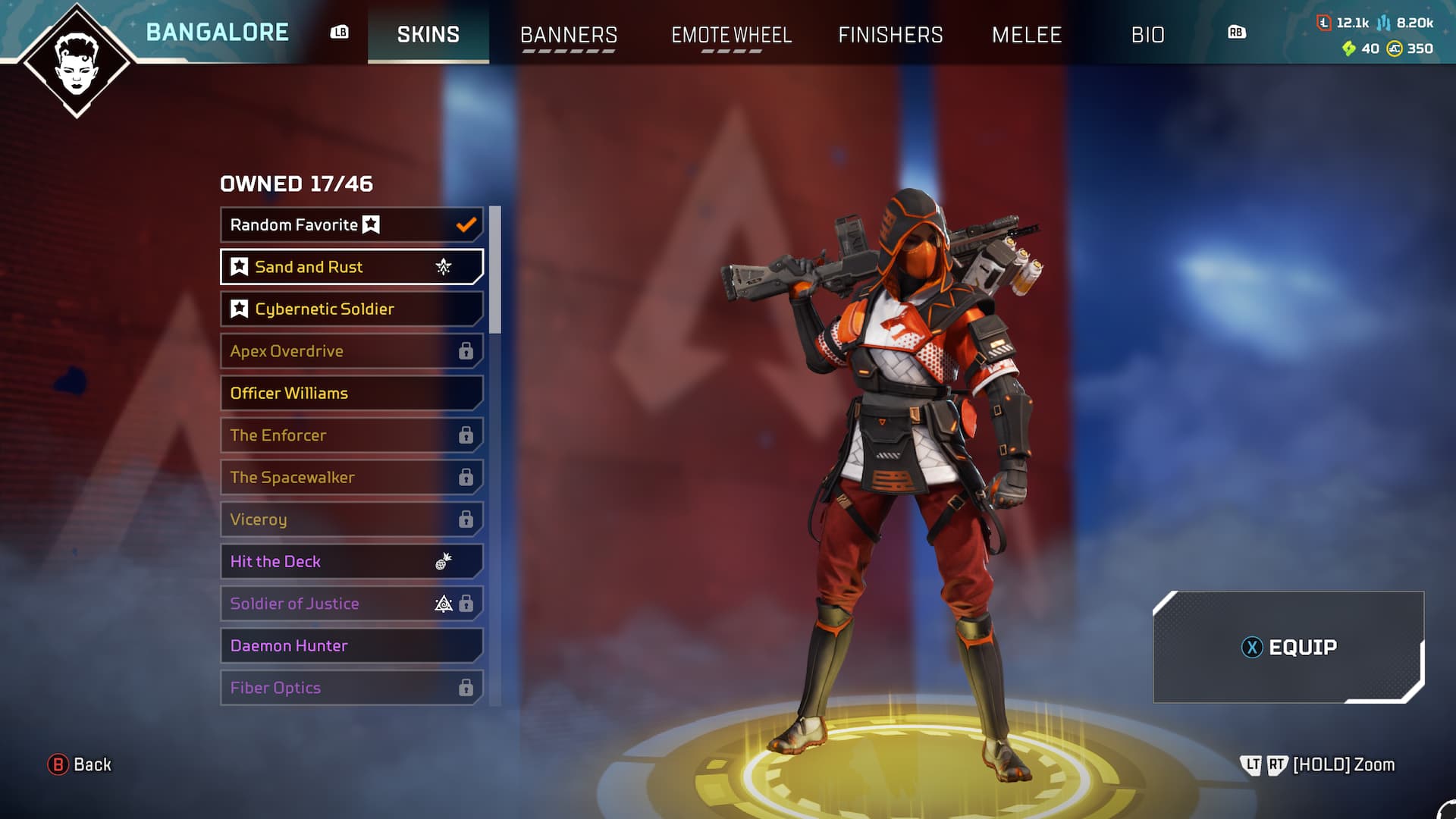Image resolution: width=1456 pixels, height=819 pixels.
Task: Pick the Daemon Hunter skin
Action: click(351, 646)
